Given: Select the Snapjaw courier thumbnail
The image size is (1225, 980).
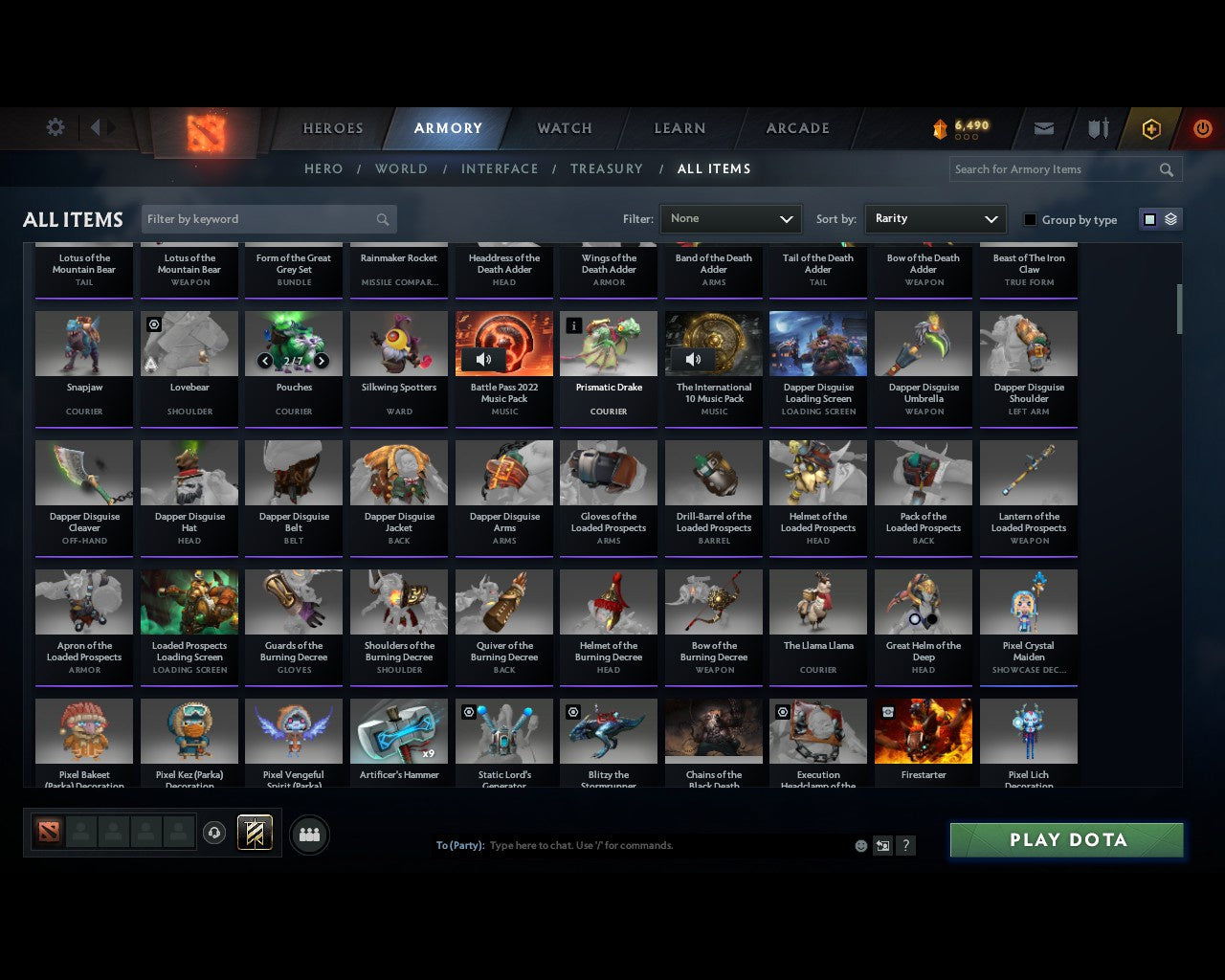Looking at the screenshot, I should coord(83,343).
